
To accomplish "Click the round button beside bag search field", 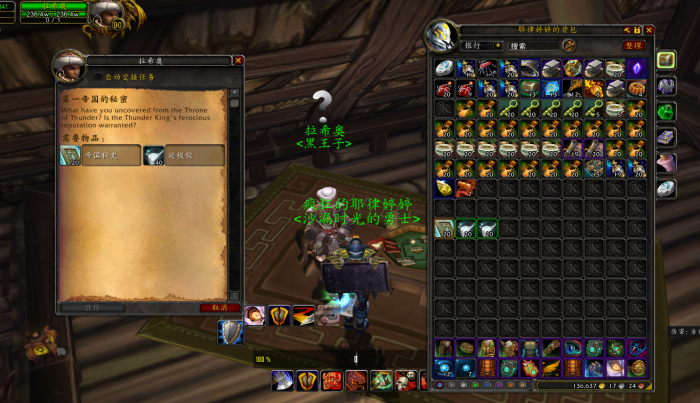I will 569,45.
